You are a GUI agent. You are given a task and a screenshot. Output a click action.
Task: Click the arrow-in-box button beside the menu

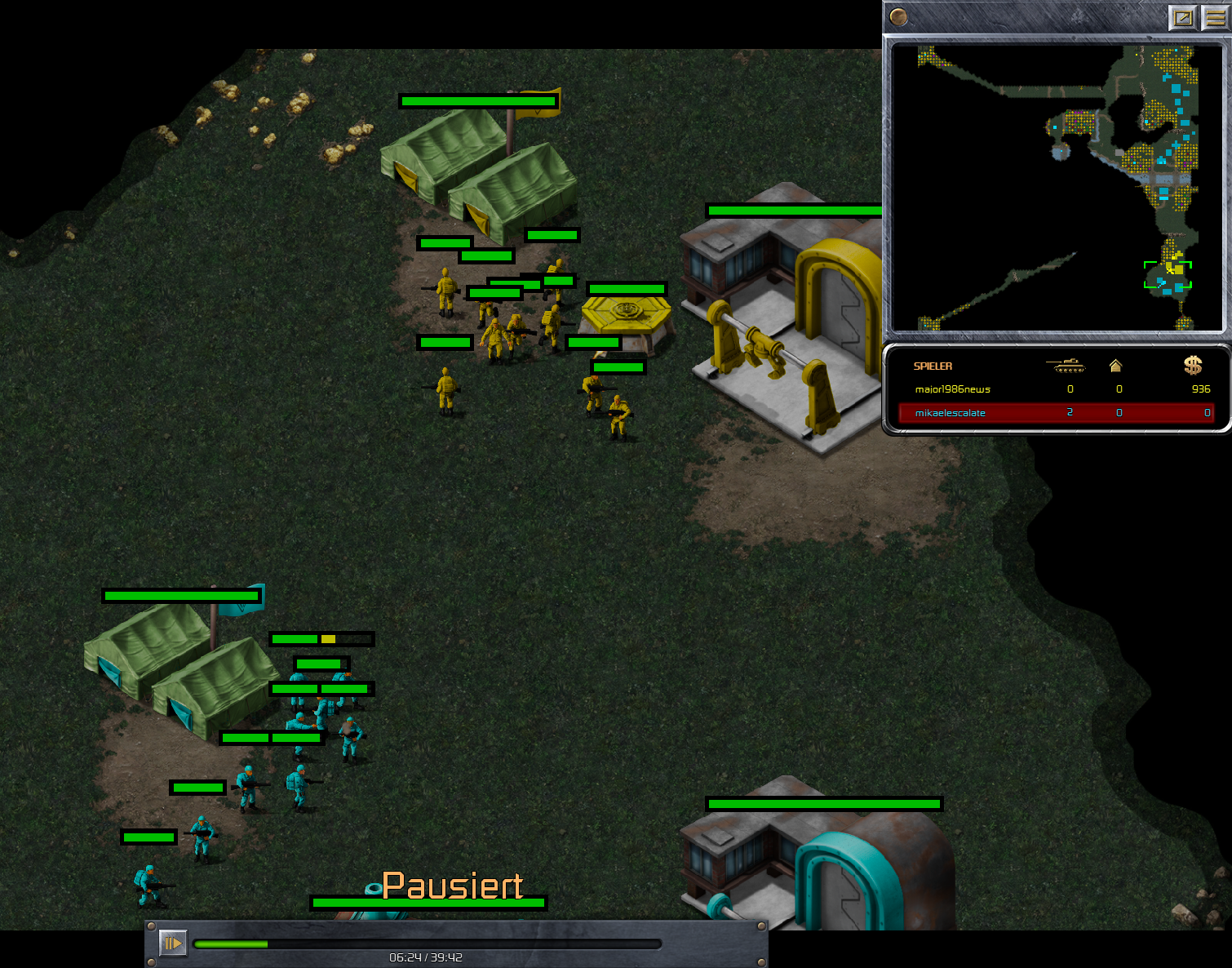coord(1182,17)
